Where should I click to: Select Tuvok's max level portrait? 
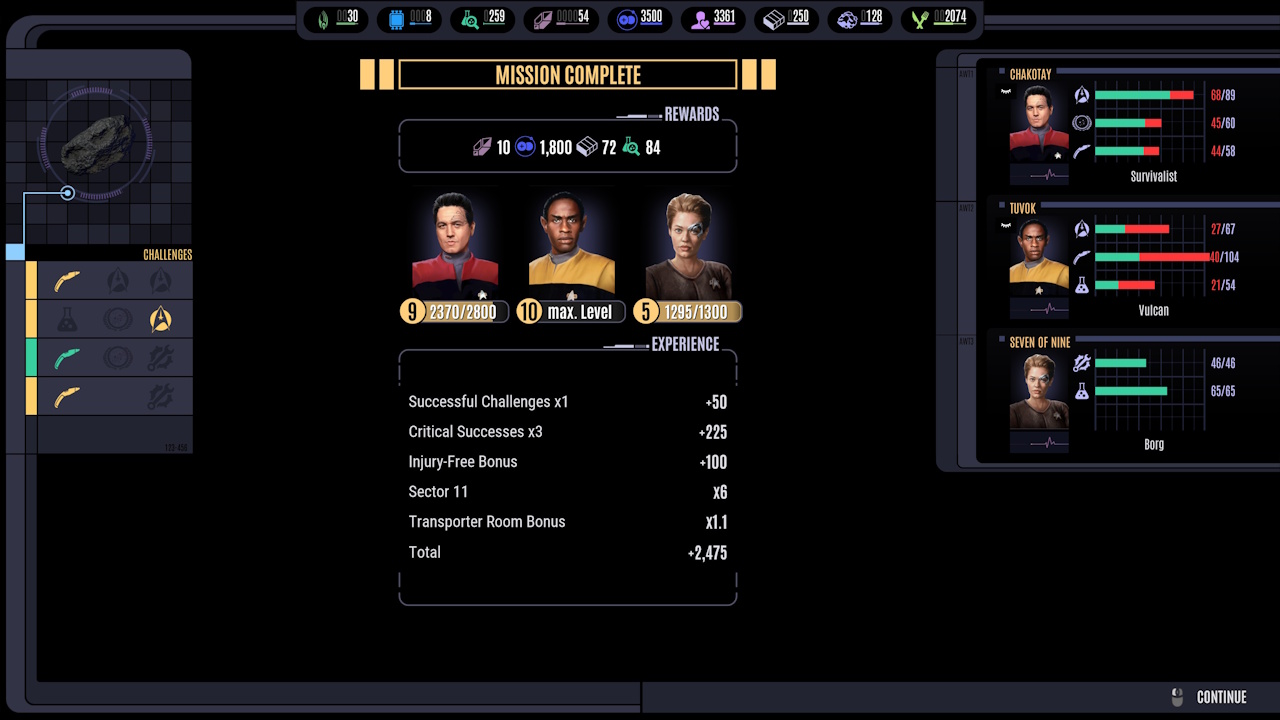[571, 245]
